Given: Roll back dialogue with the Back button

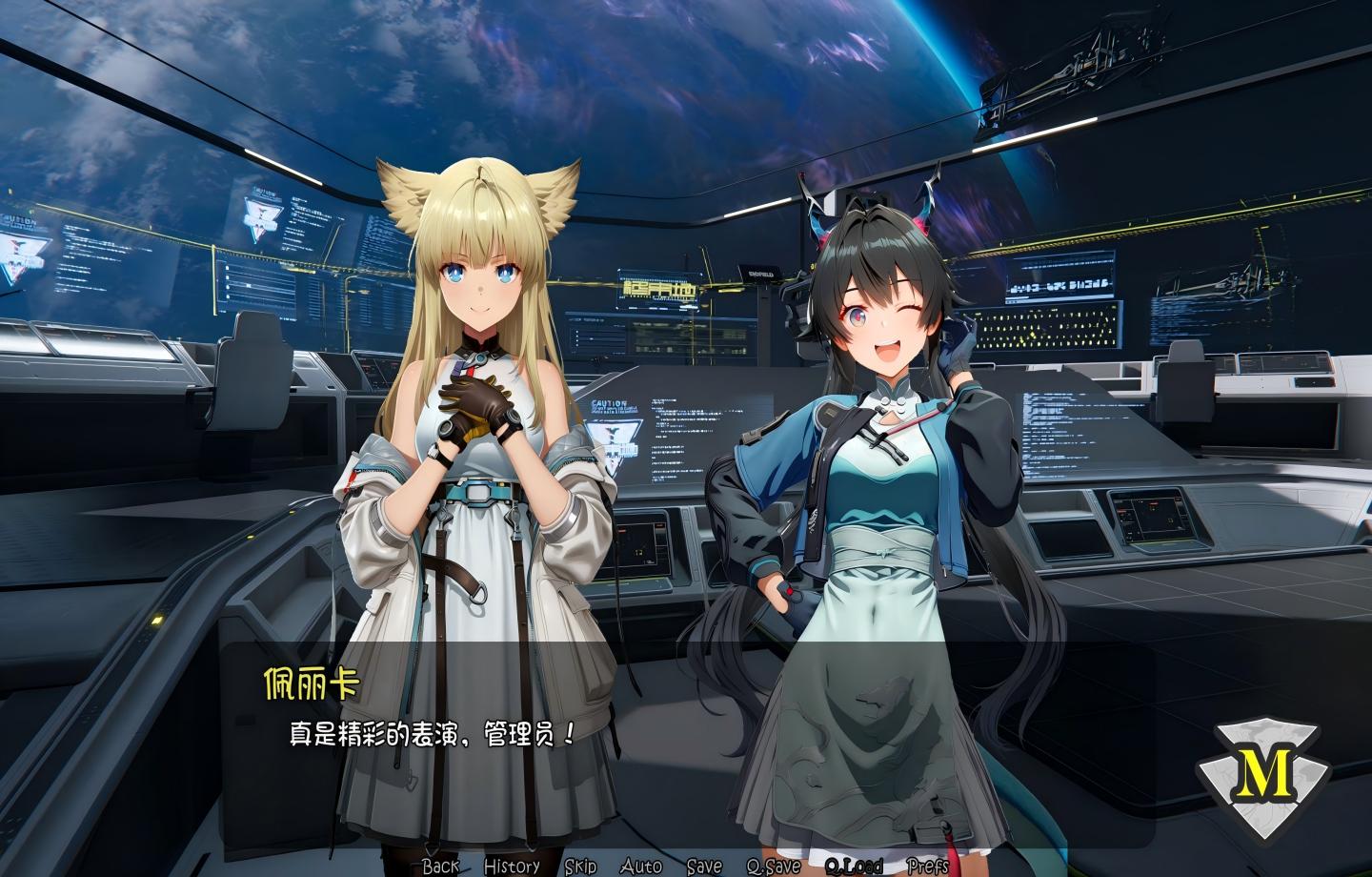Looking at the screenshot, I should (x=439, y=867).
